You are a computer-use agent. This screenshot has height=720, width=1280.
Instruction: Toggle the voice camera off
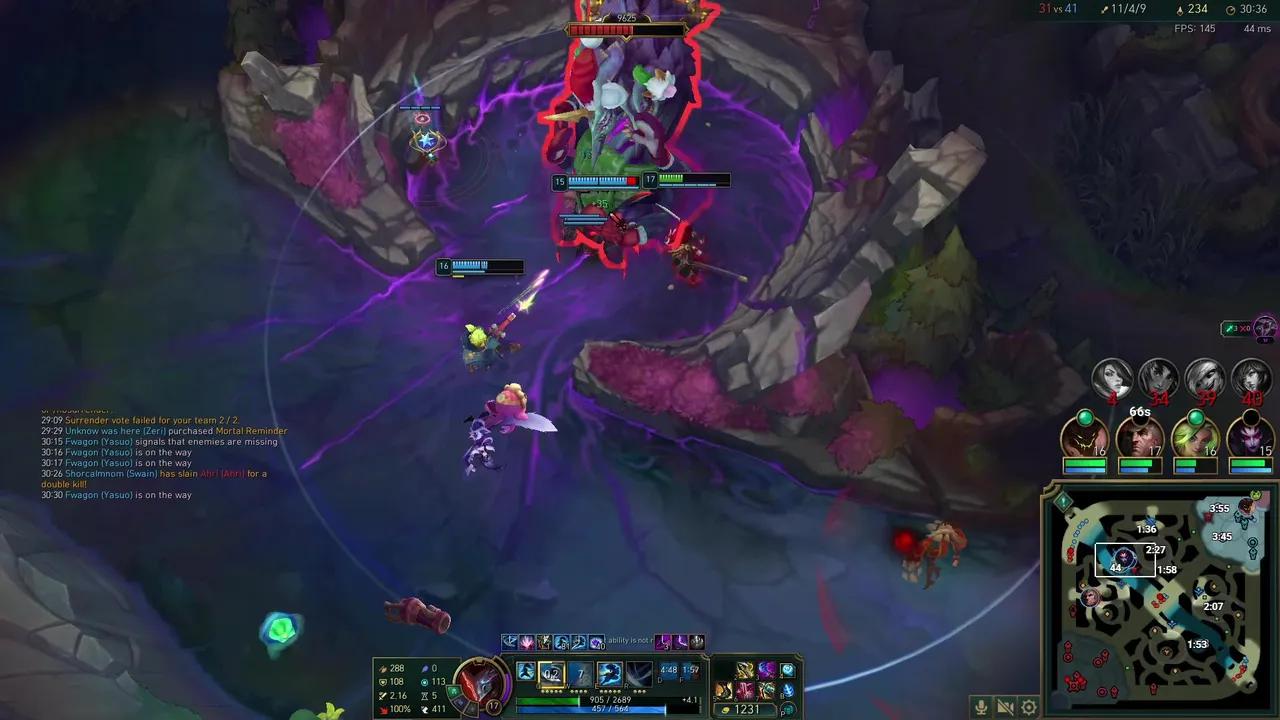coord(1003,707)
